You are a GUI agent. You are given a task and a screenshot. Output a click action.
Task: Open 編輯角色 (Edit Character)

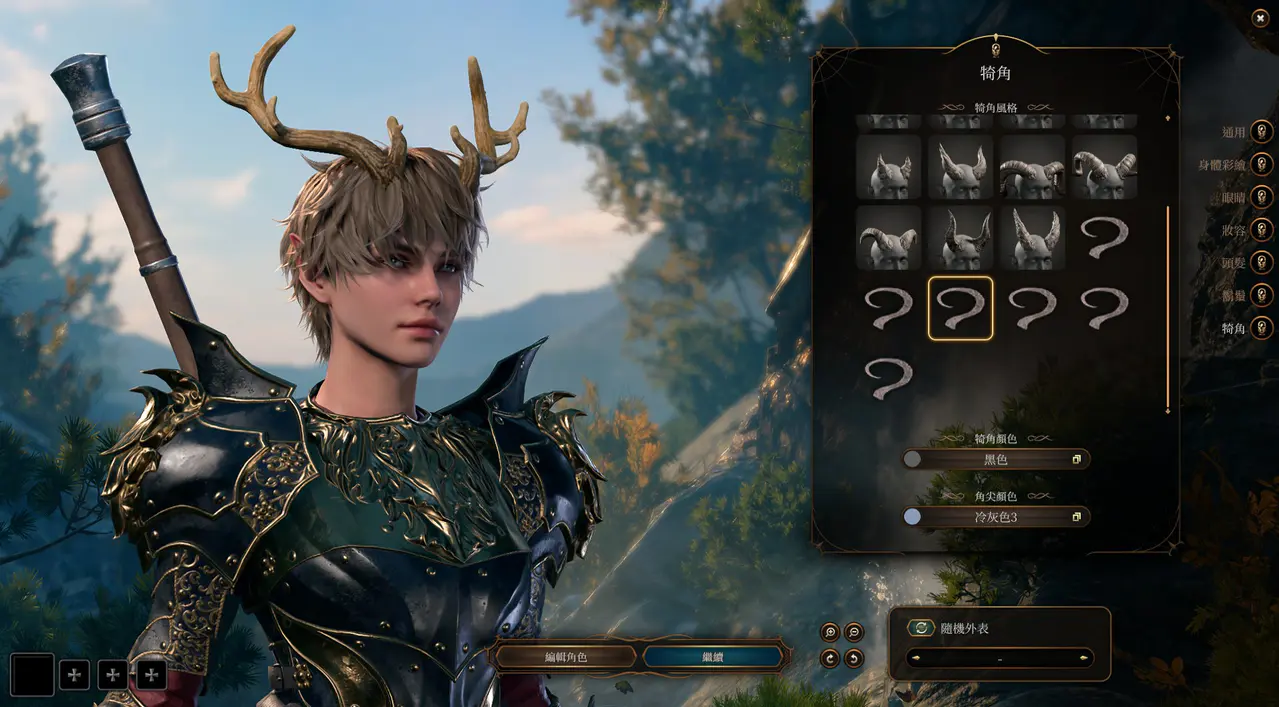click(x=565, y=656)
